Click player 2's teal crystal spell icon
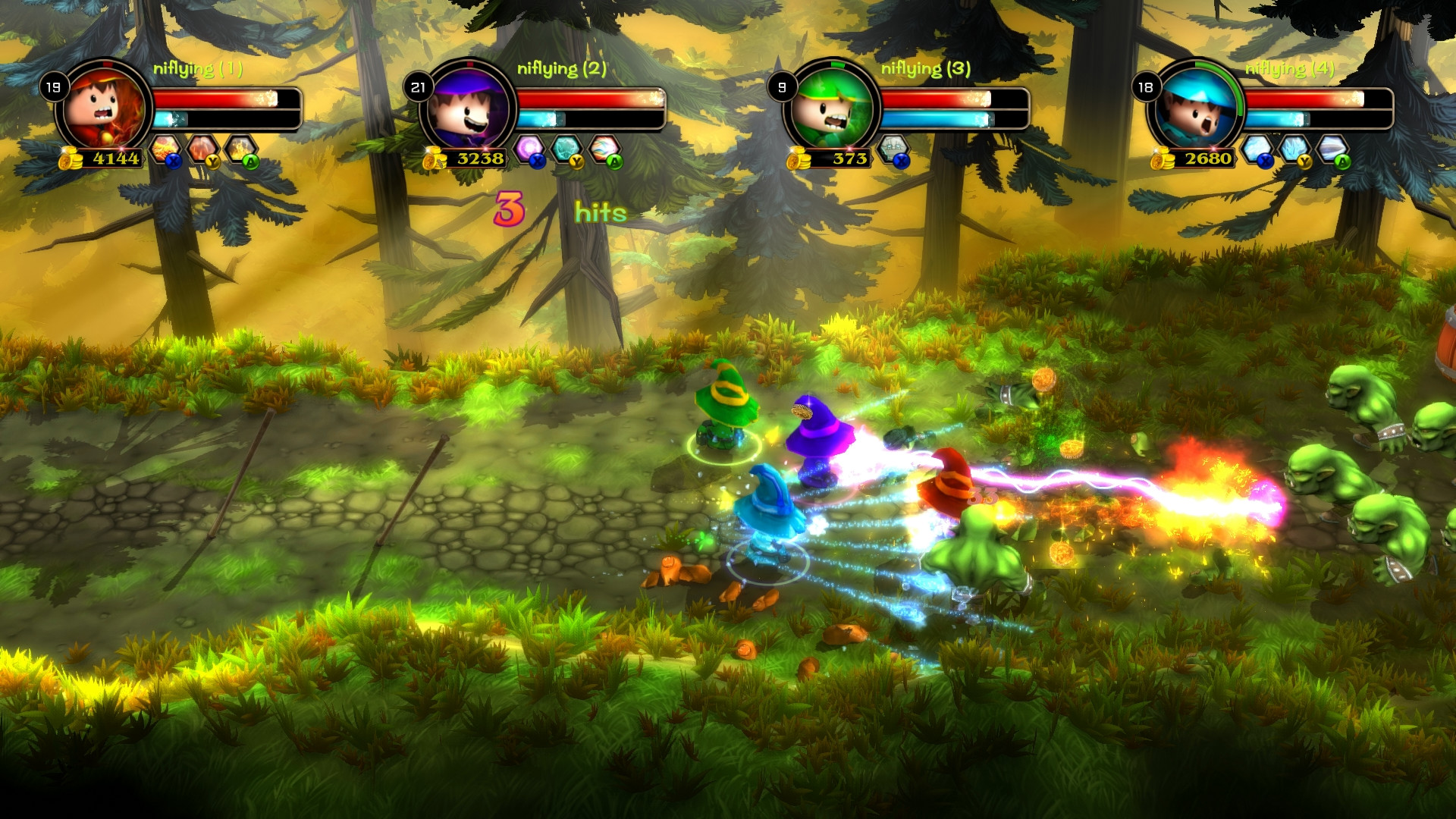Viewport: 1456px width, 819px height. pos(566,146)
